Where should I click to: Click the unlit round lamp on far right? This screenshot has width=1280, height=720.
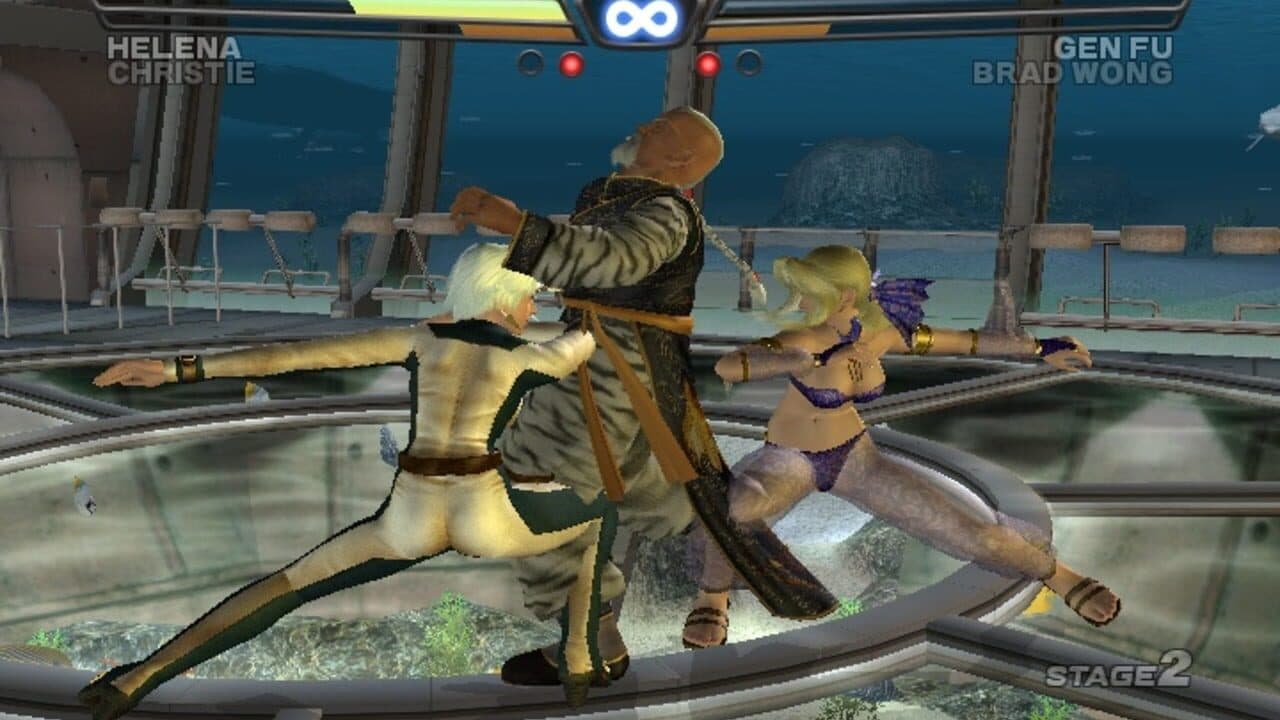click(748, 63)
